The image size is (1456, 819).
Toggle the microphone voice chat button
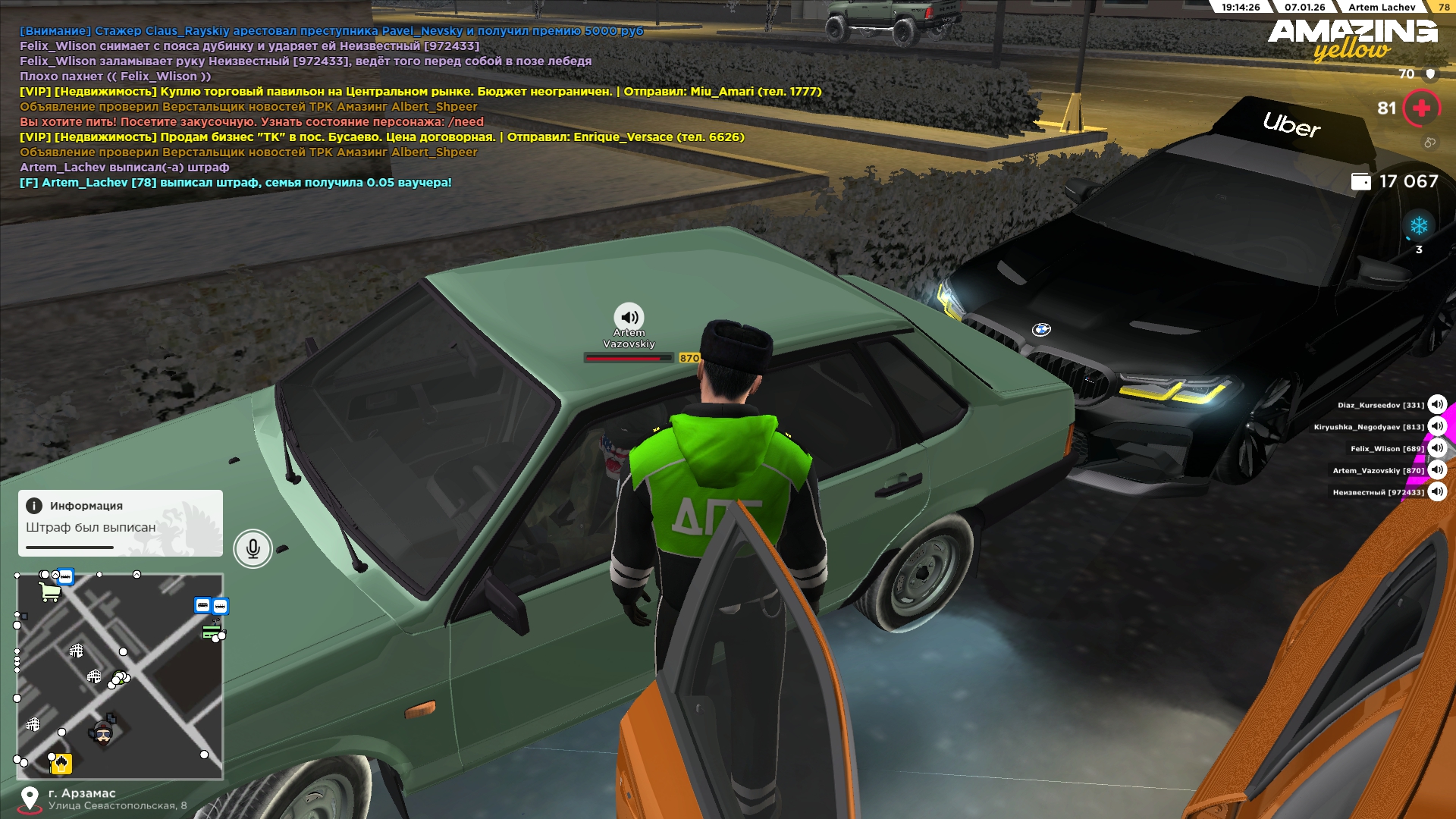(x=253, y=548)
